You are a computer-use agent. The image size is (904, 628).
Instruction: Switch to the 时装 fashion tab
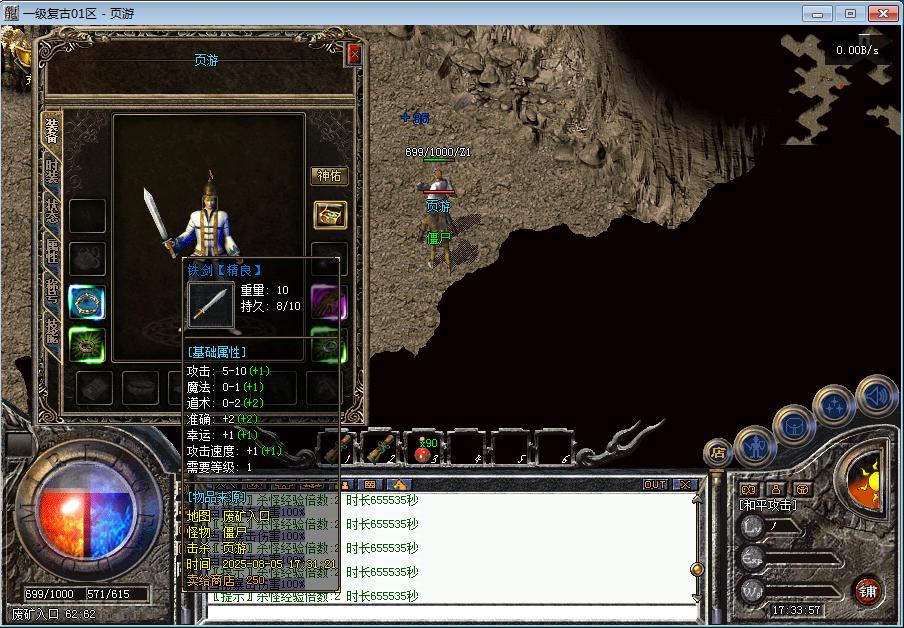(52, 172)
